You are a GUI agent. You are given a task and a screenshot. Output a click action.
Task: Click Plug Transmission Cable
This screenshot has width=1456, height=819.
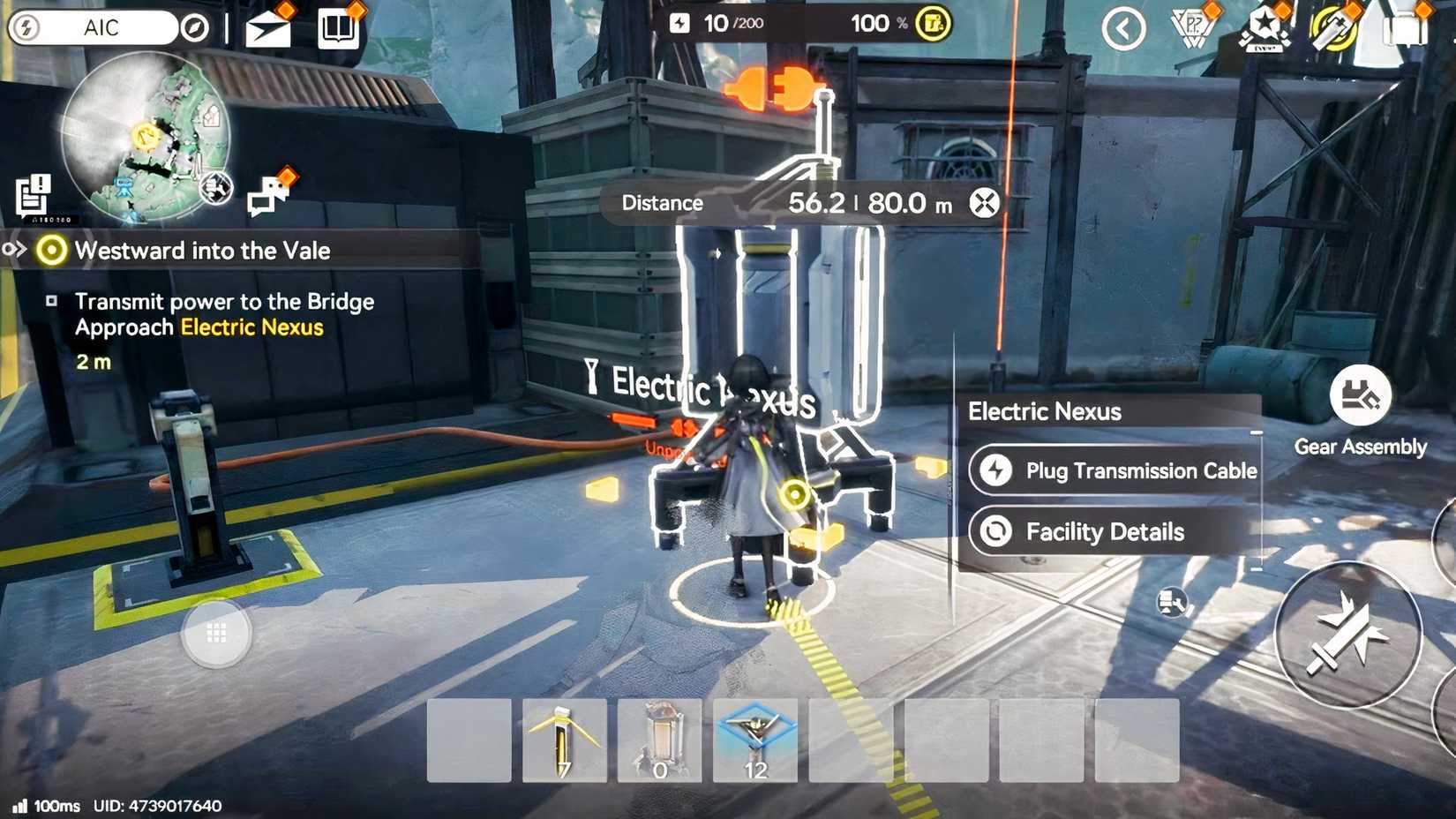coord(1116,470)
